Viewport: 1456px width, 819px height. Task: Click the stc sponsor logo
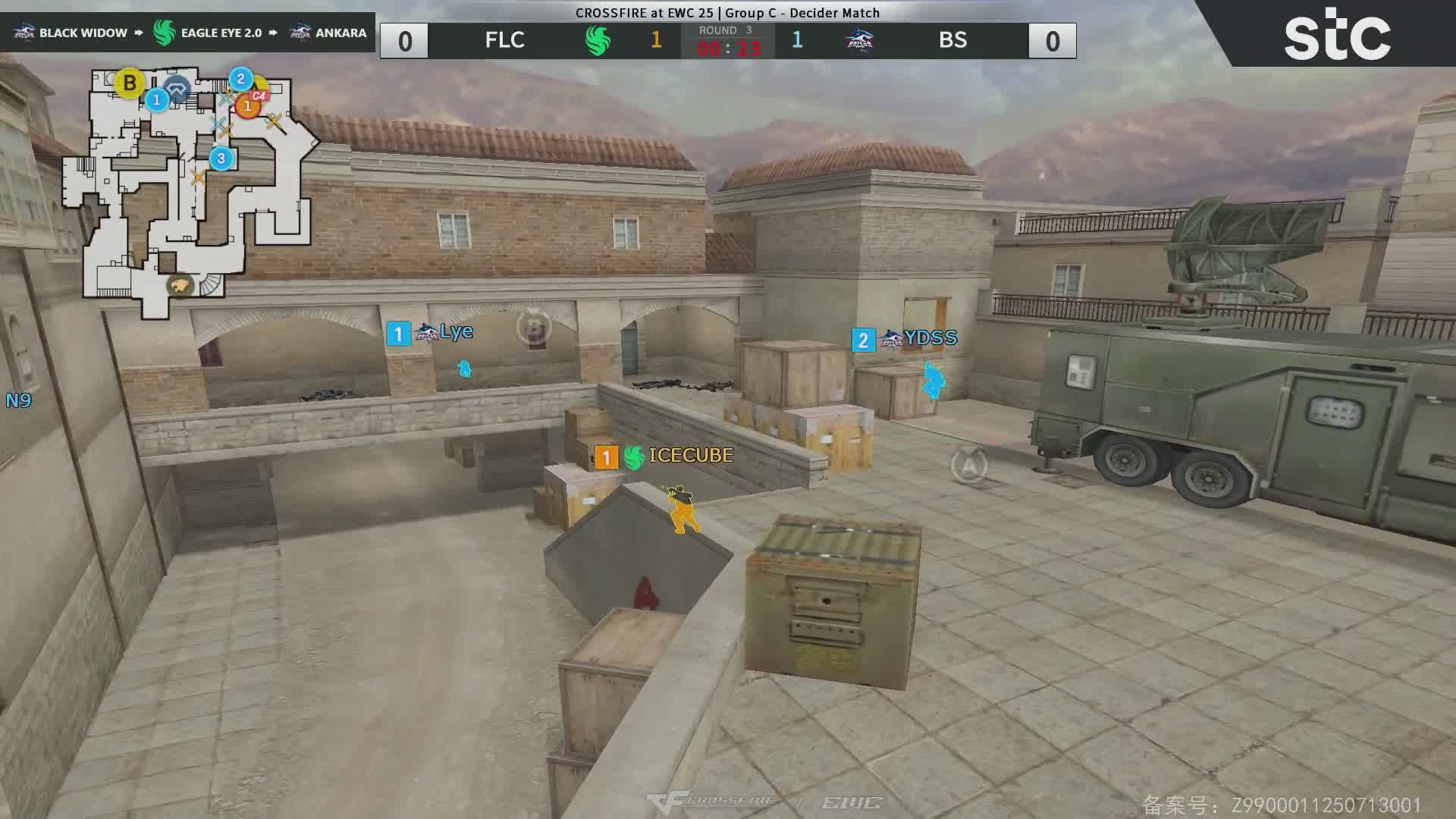point(1337,38)
